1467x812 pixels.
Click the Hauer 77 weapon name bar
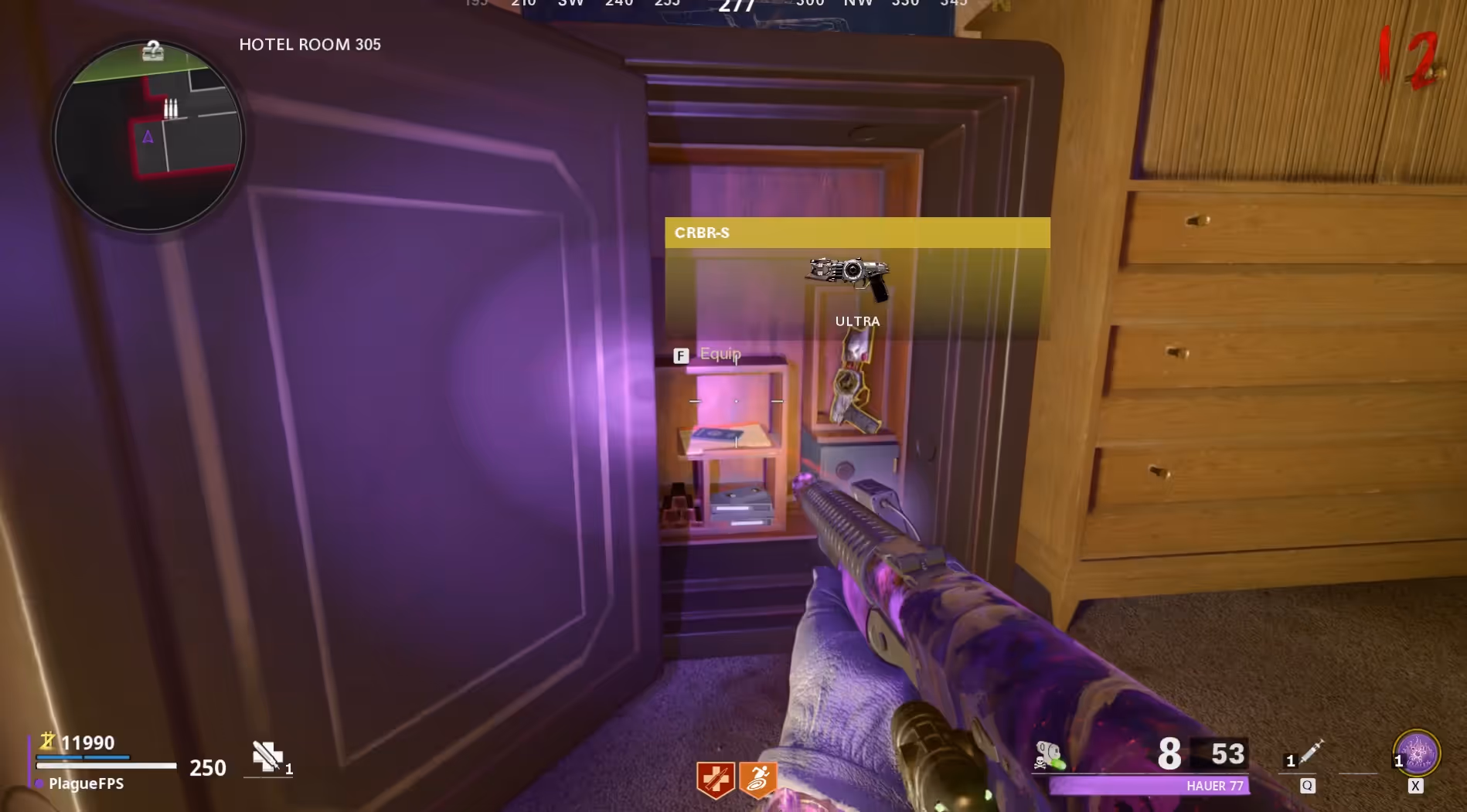(x=1149, y=786)
